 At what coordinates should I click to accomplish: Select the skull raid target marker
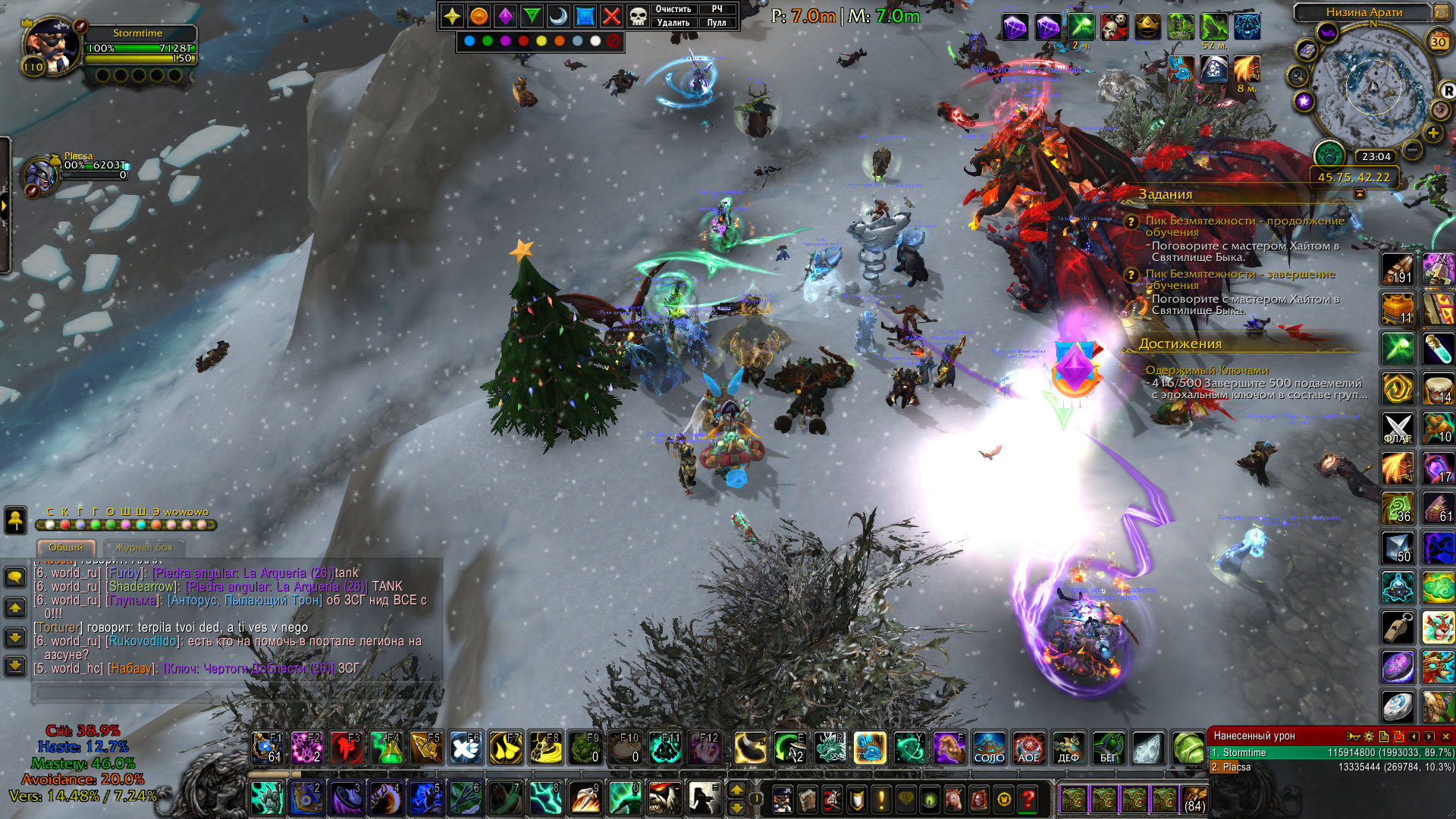(639, 16)
